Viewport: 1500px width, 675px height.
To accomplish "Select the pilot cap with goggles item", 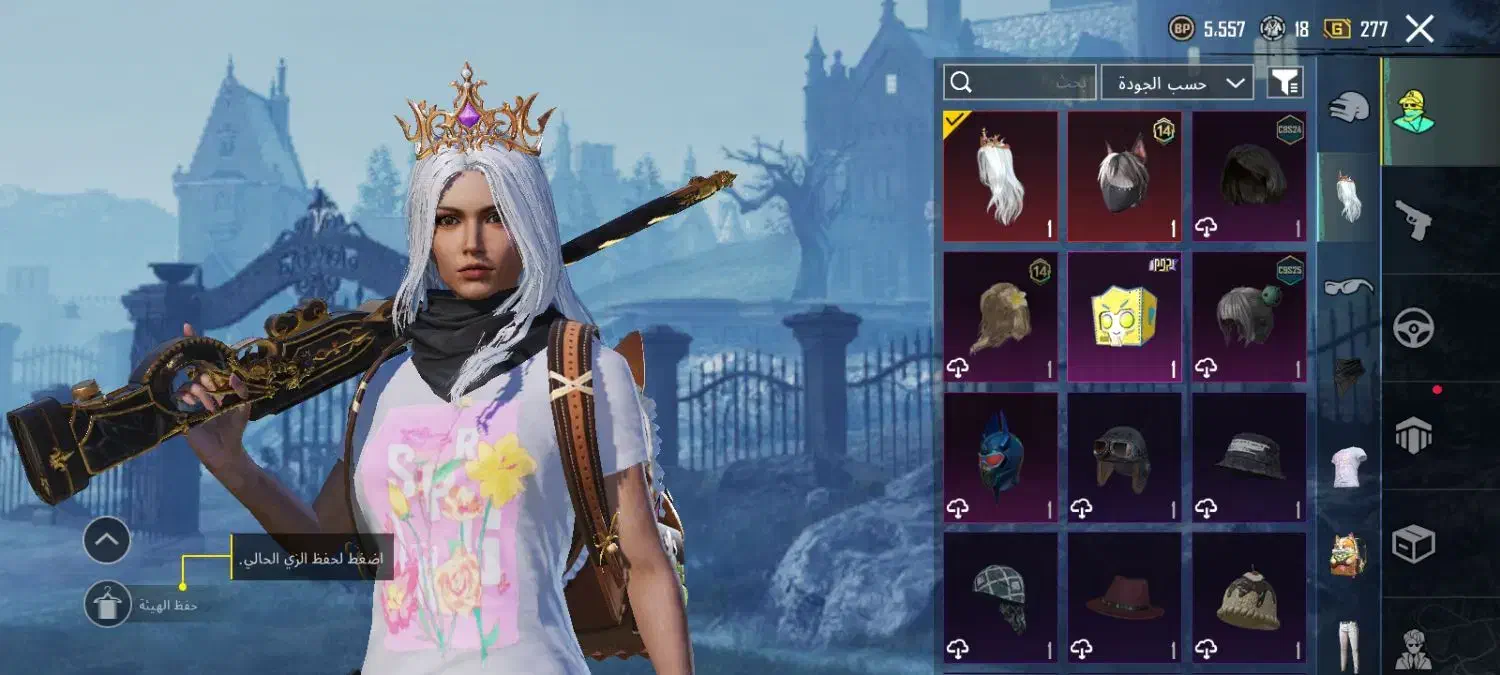I will click(1124, 457).
